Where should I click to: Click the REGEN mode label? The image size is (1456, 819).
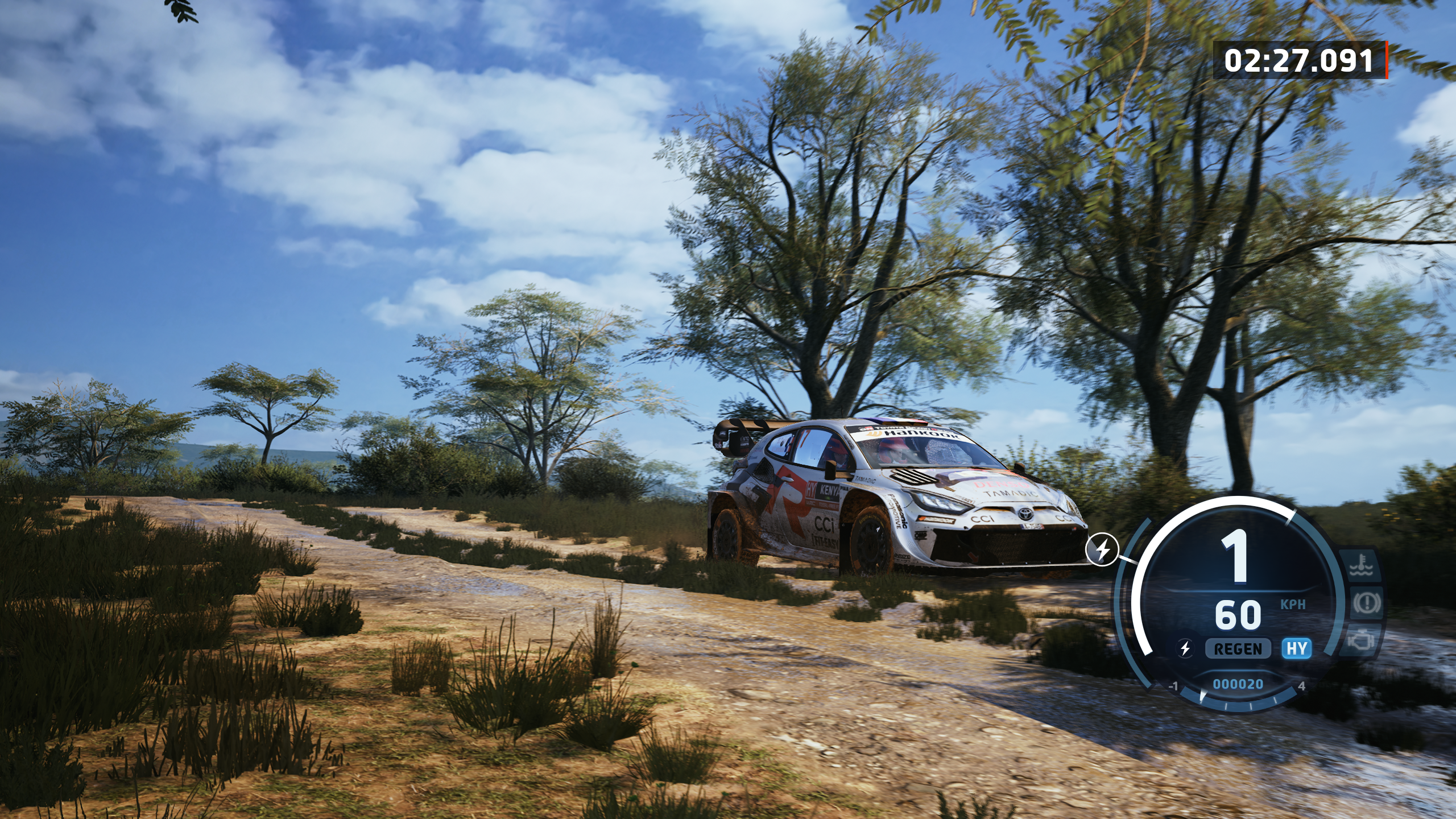(1238, 648)
